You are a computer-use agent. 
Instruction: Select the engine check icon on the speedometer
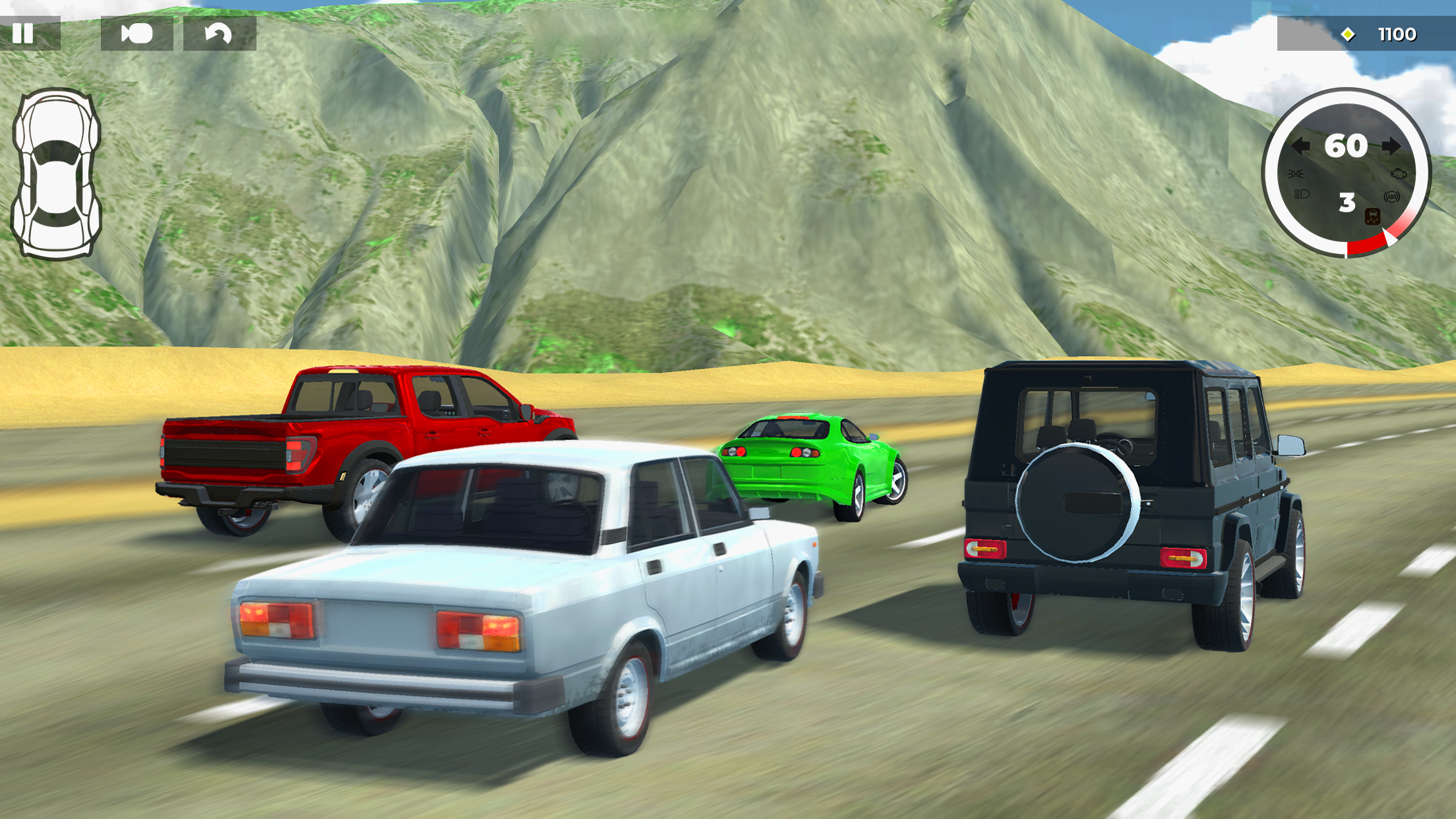[1399, 173]
